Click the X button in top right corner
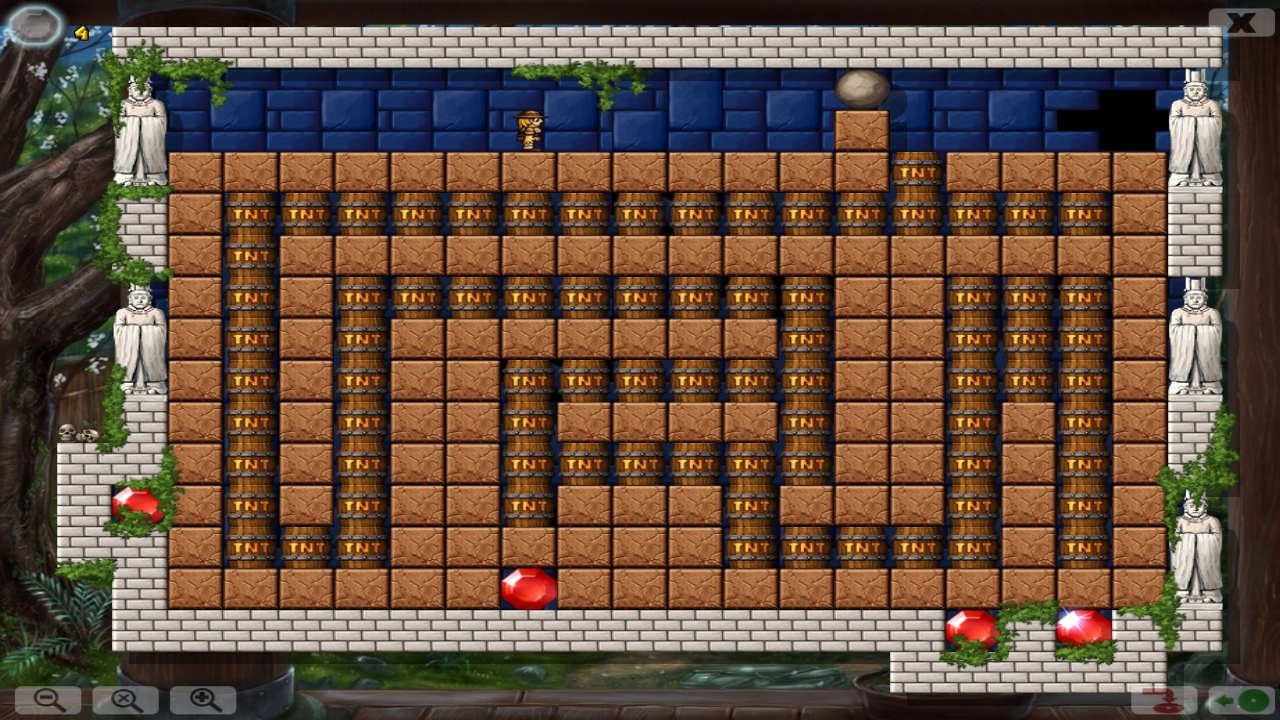 pyautogui.click(x=1240, y=20)
